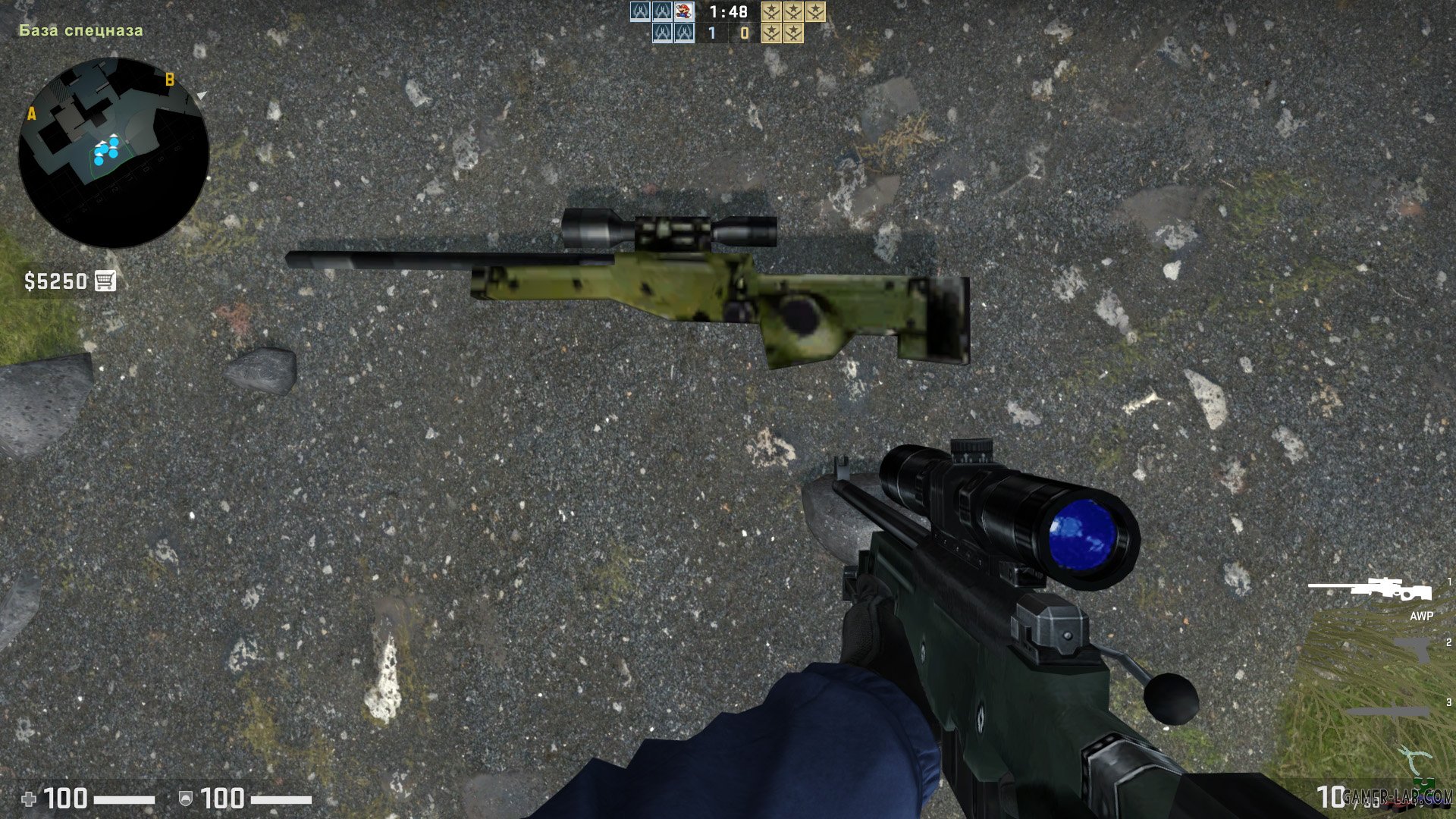
Task: Click the pistol icon in weapon slot 2
Action: (x=1410, y=650)
